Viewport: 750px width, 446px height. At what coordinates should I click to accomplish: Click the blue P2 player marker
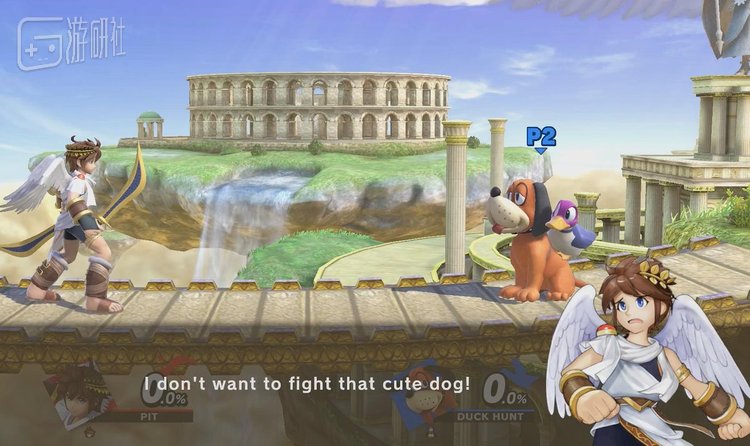pyautogui.click(x=541, y=138)
